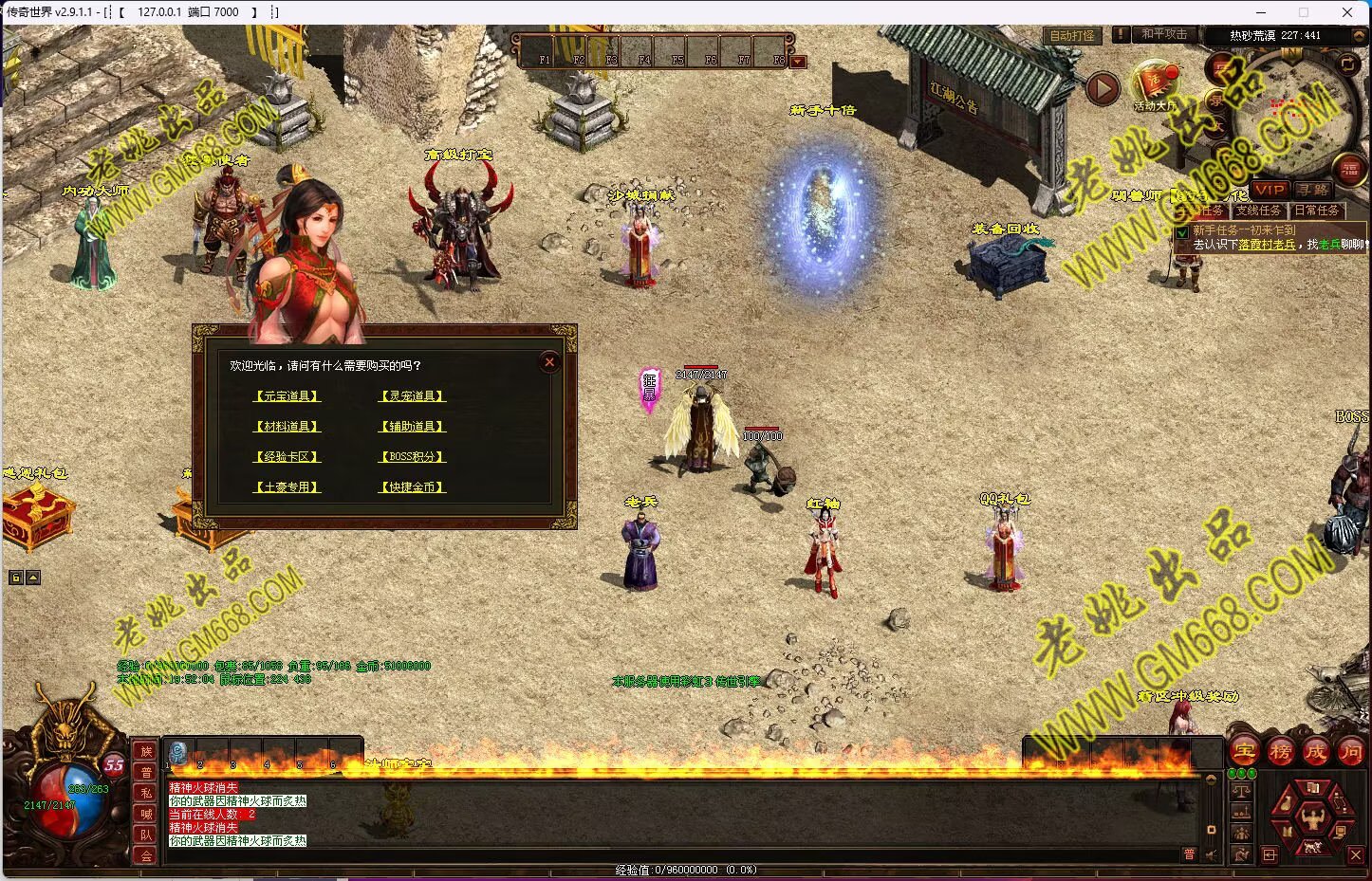Show the 榜 ranking board

(1281, 752)
